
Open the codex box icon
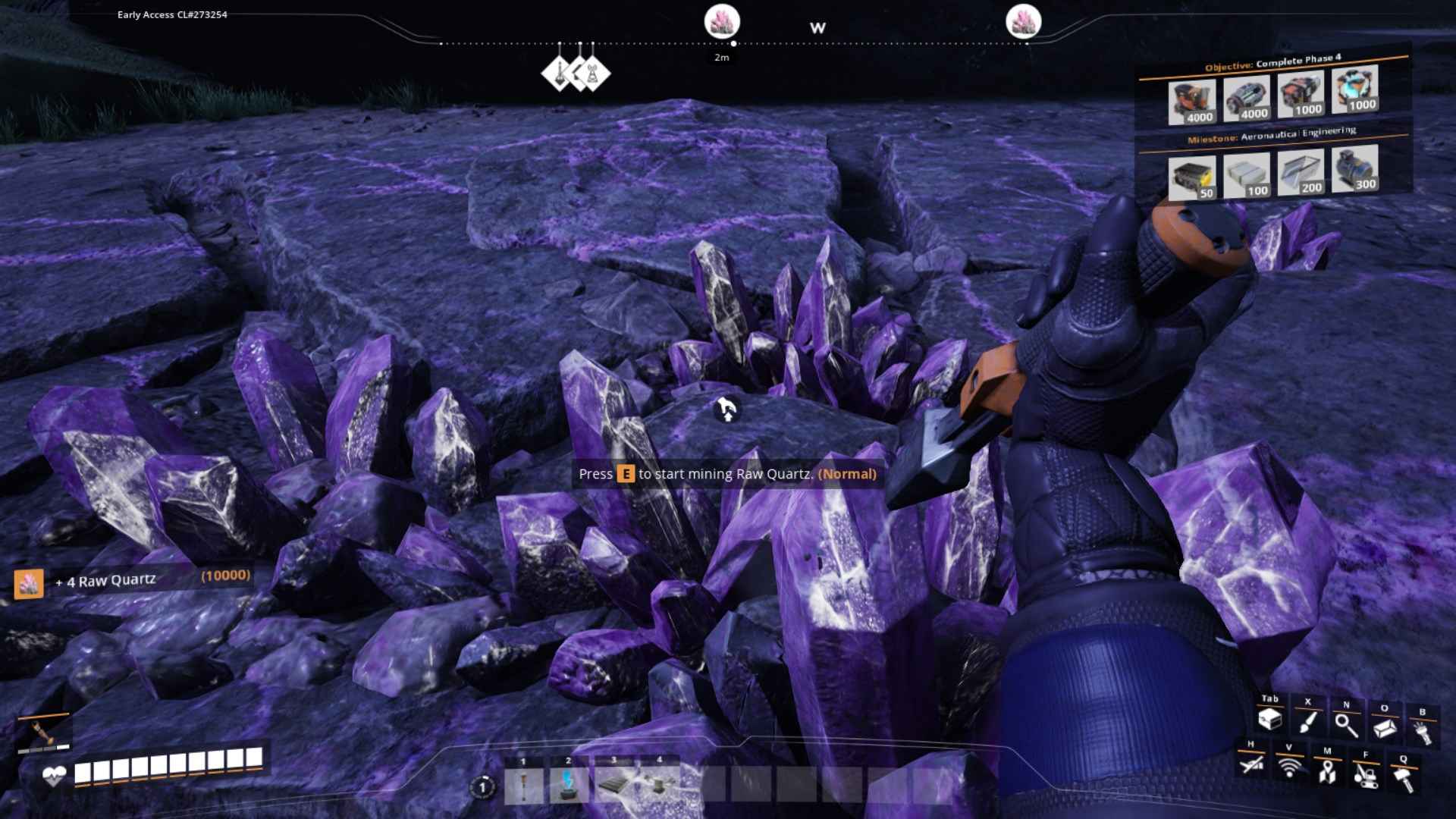pyautogui.click(x=1384, y=728)
